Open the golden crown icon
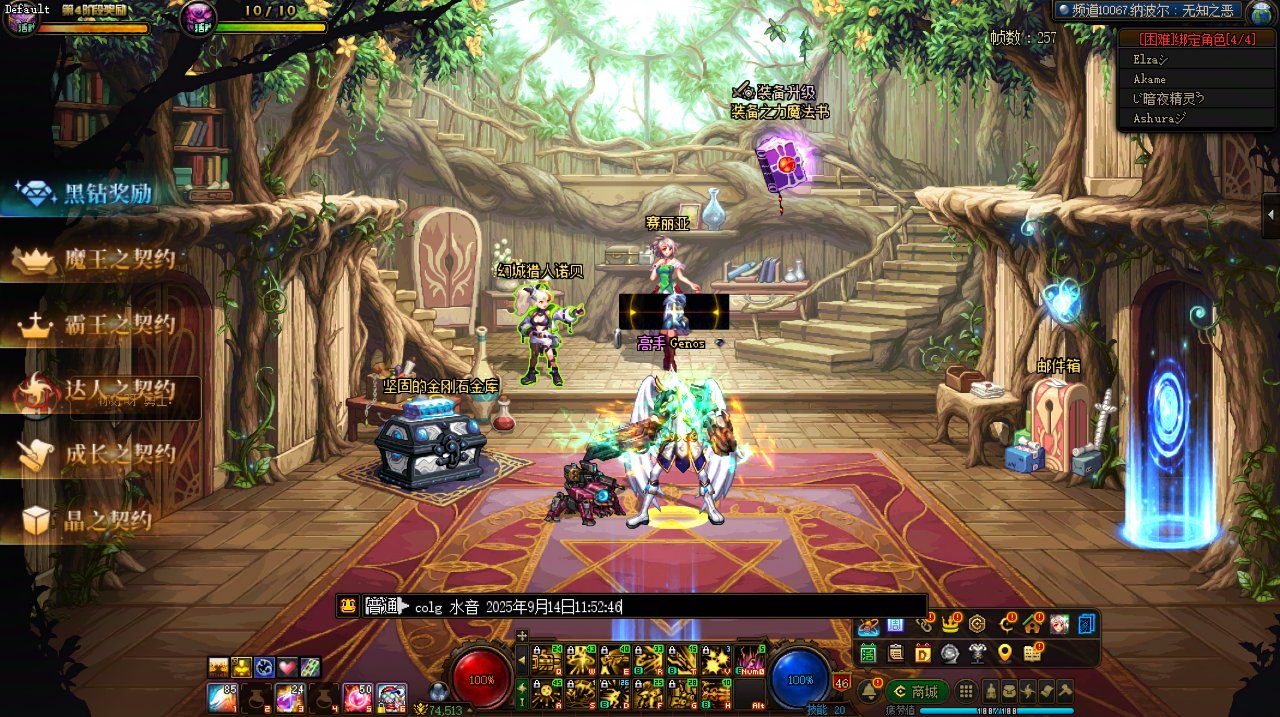This screenshot has height=717, width=1280. tap(950, 625)
